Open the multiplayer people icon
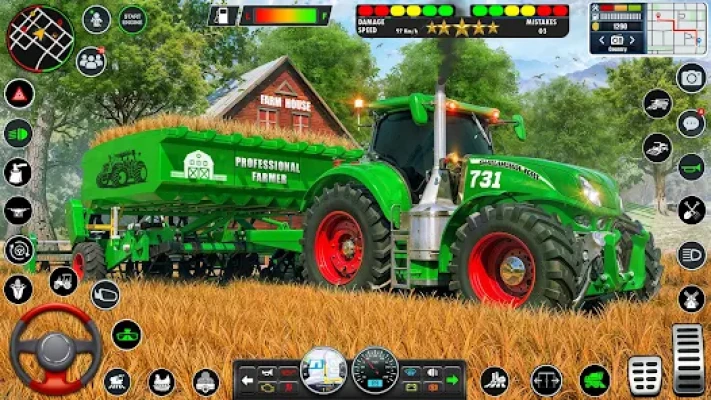Image resolution: width=711 pixels, height=400 pixels. coord(91,61)
